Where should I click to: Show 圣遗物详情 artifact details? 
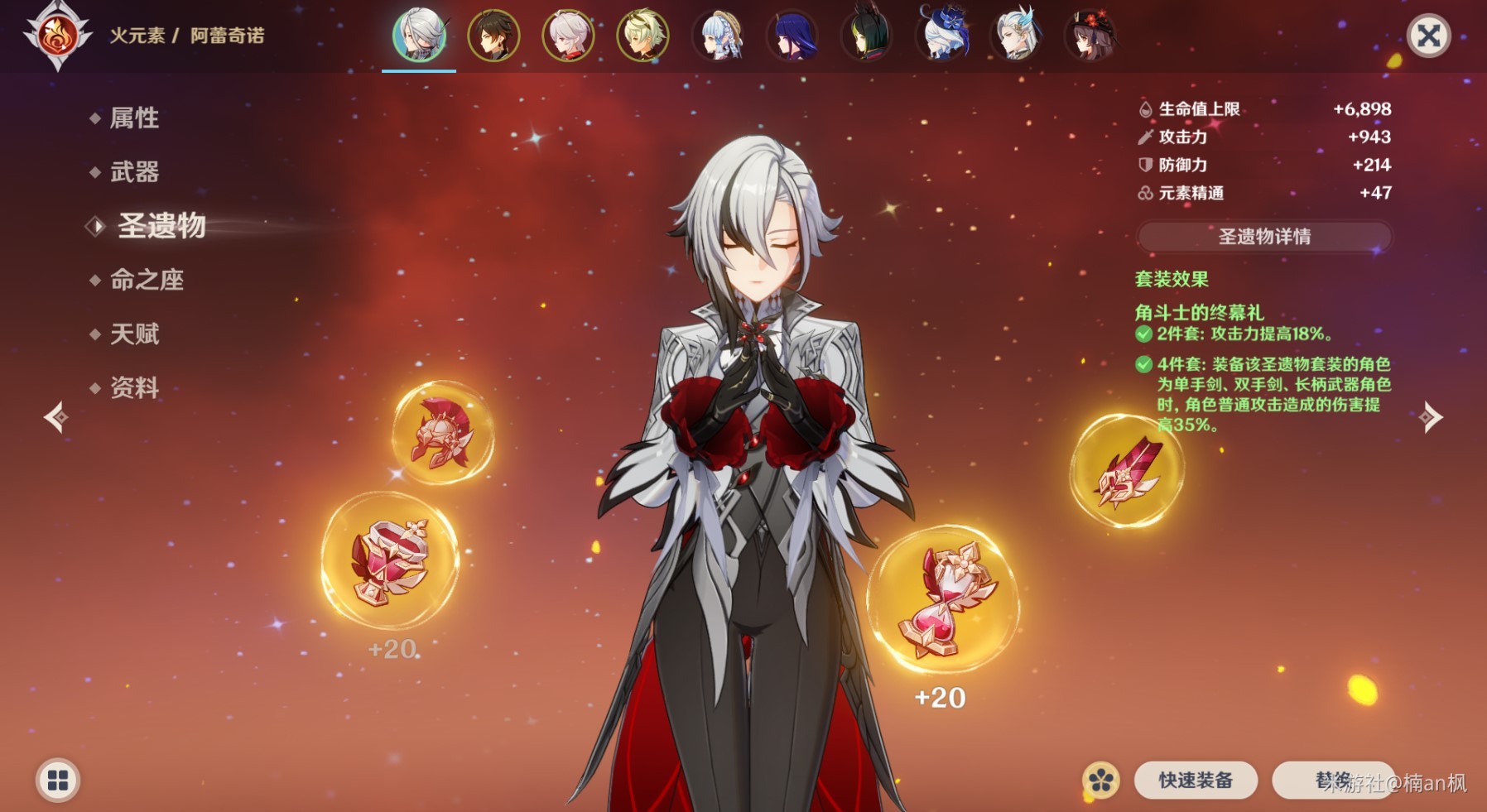click(x=1264, y=237)
